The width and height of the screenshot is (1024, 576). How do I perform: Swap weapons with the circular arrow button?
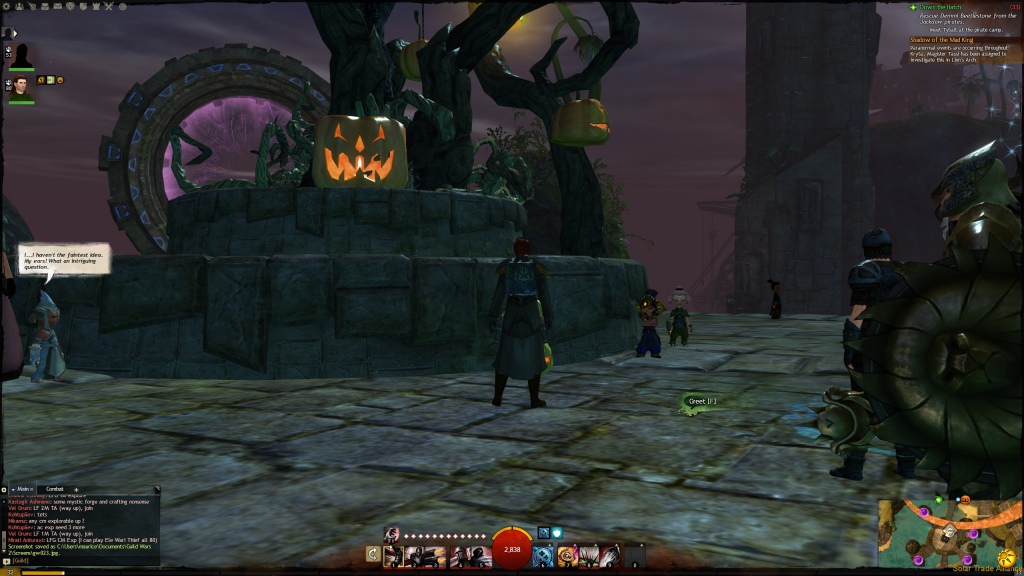tap(373, 554)
